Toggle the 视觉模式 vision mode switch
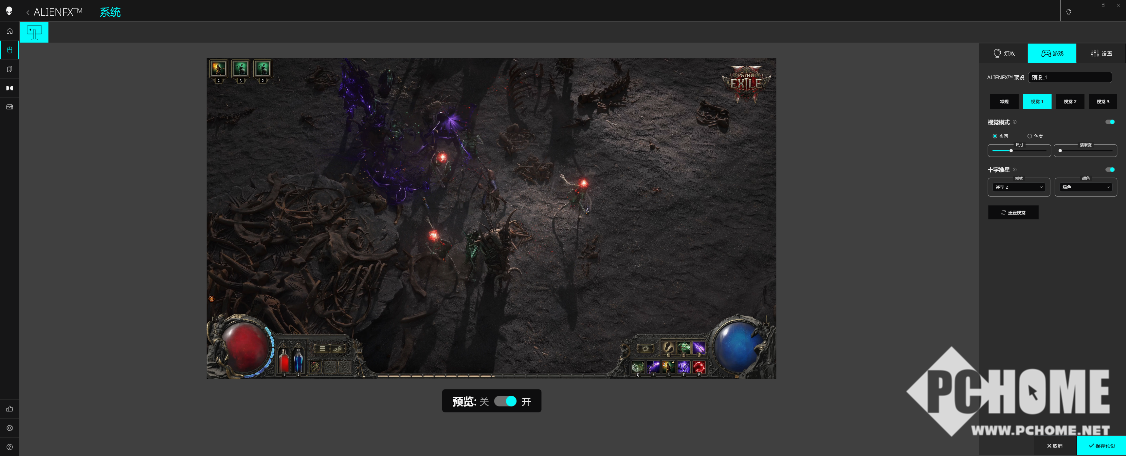1126x456 pixels. (1110, 122)
